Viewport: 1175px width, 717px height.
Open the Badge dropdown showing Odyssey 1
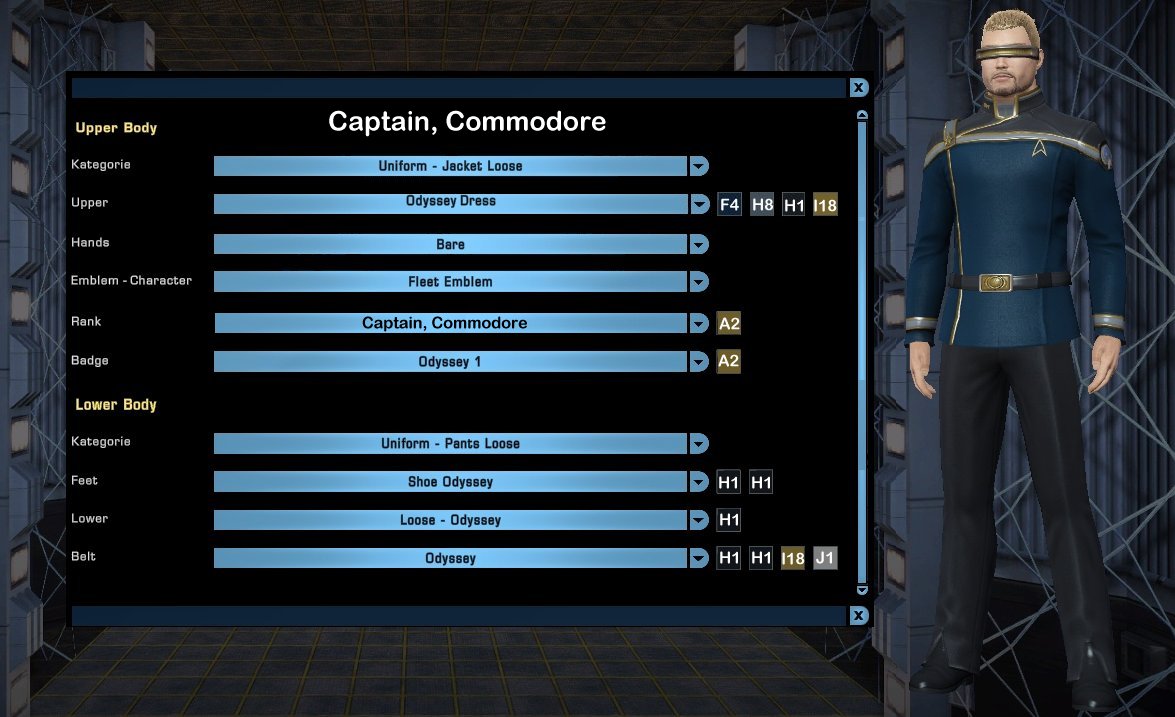point(699,361)
